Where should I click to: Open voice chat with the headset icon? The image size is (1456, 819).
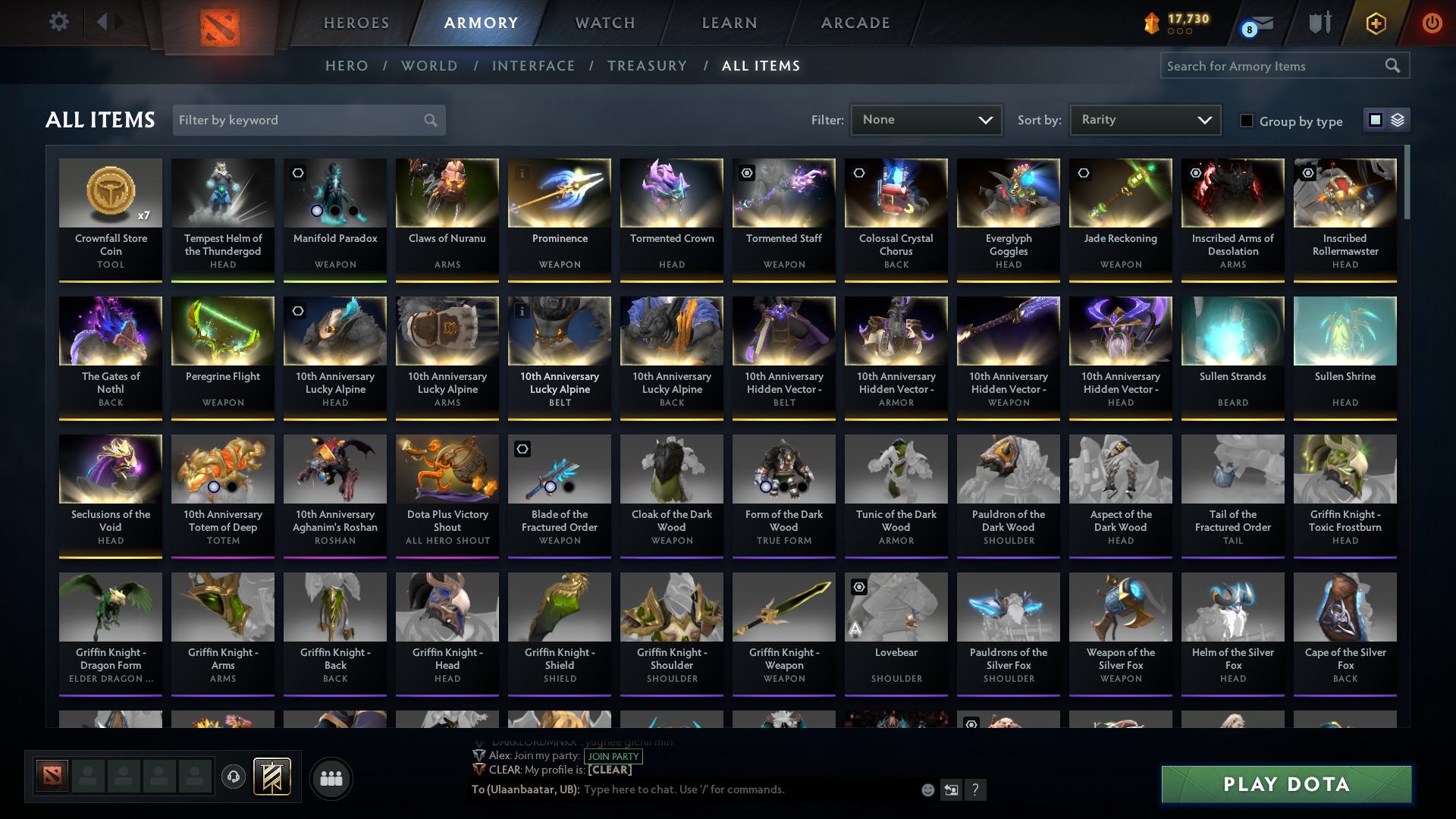point(233,777)
